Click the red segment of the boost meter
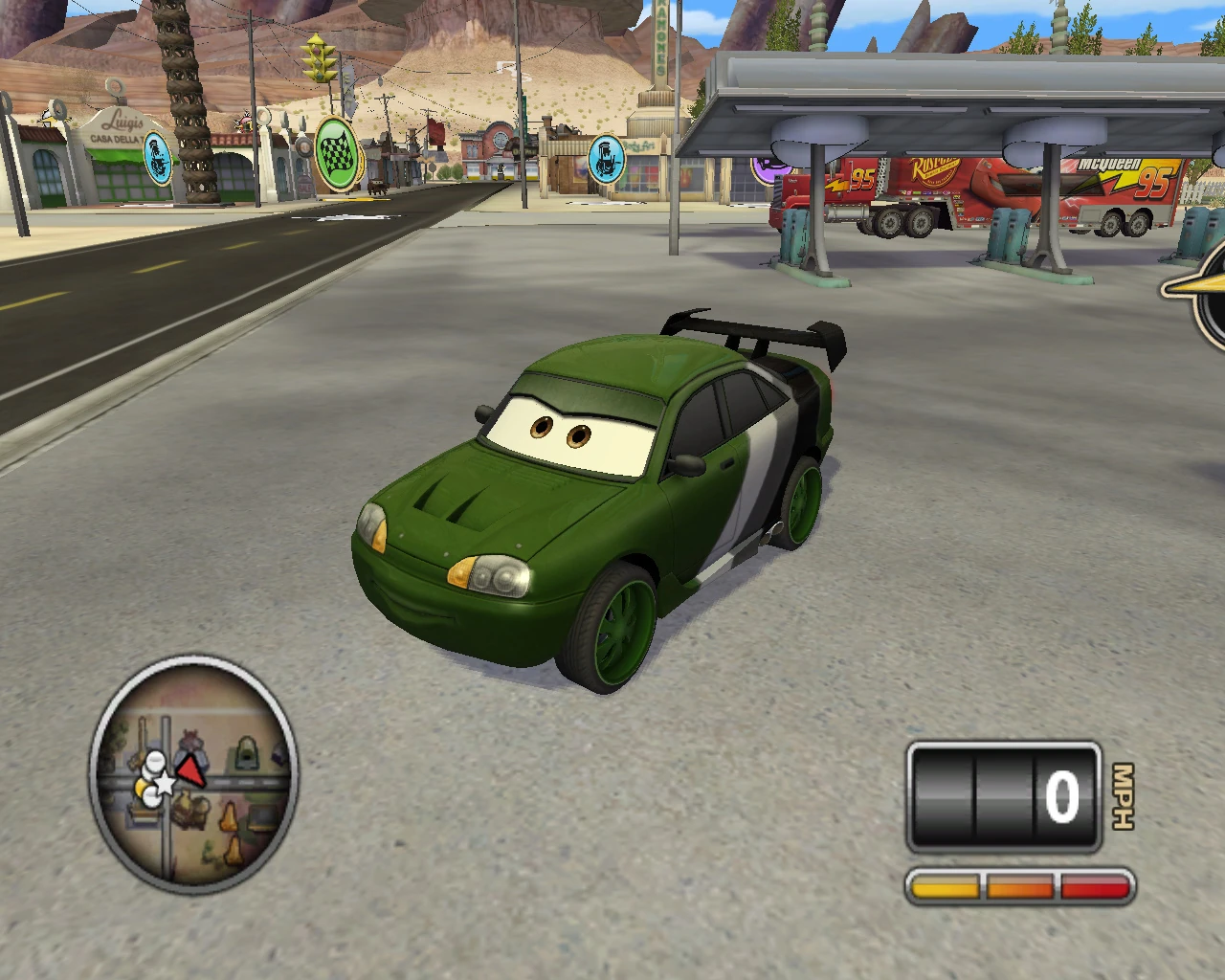 pyautogui.click(x=1091, y=885)
